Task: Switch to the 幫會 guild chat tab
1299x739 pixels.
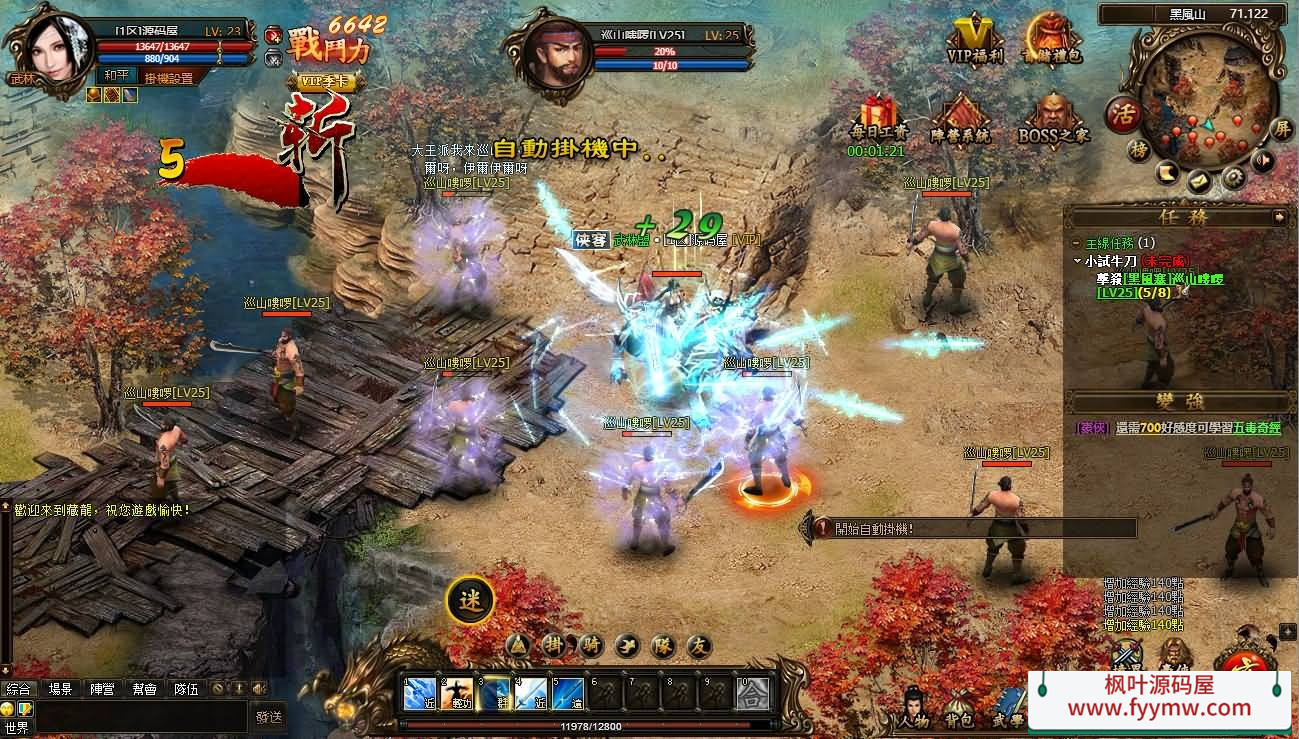Action: click(x=144, y=689)
